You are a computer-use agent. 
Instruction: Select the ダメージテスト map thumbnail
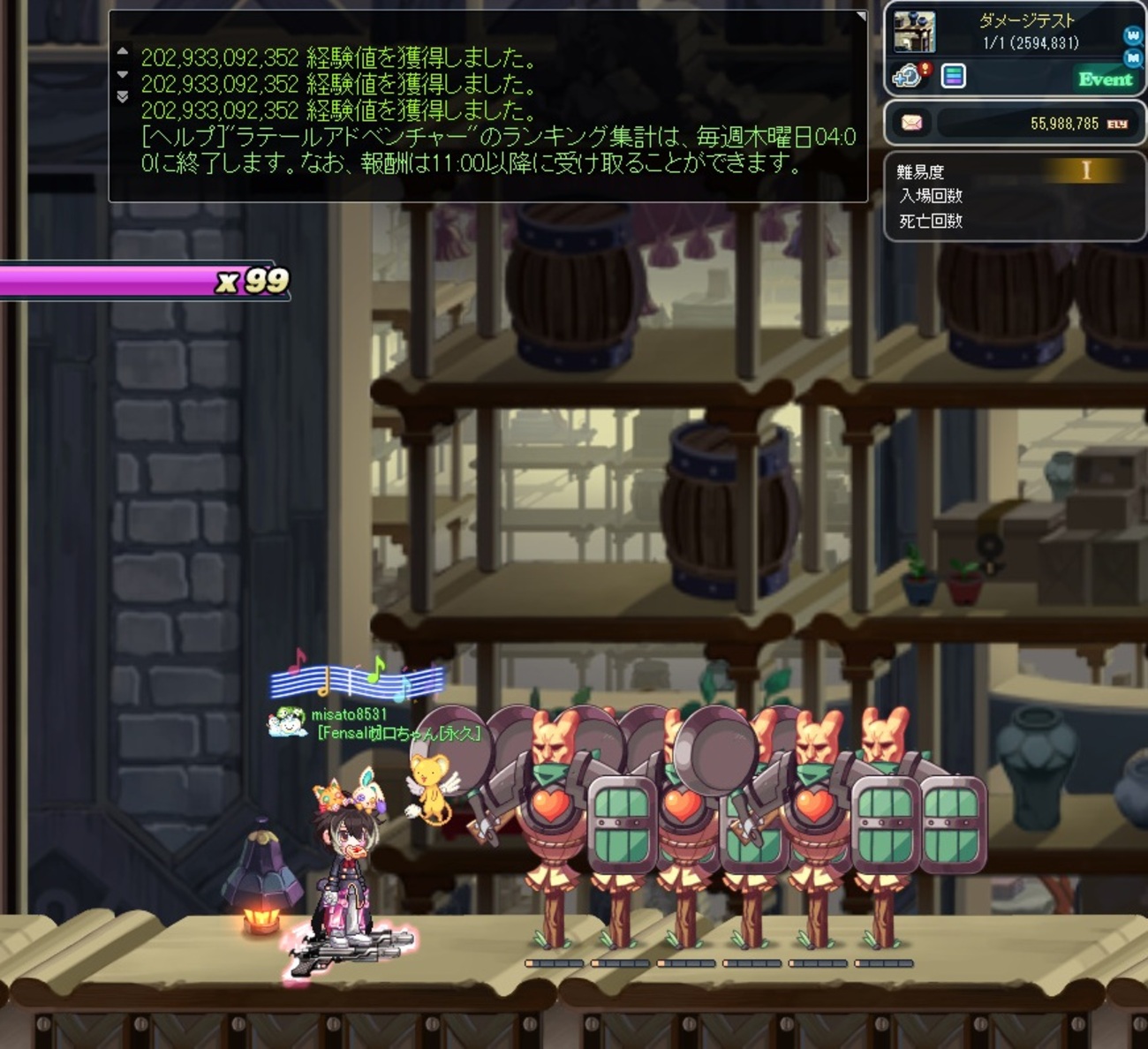[914, 33]
